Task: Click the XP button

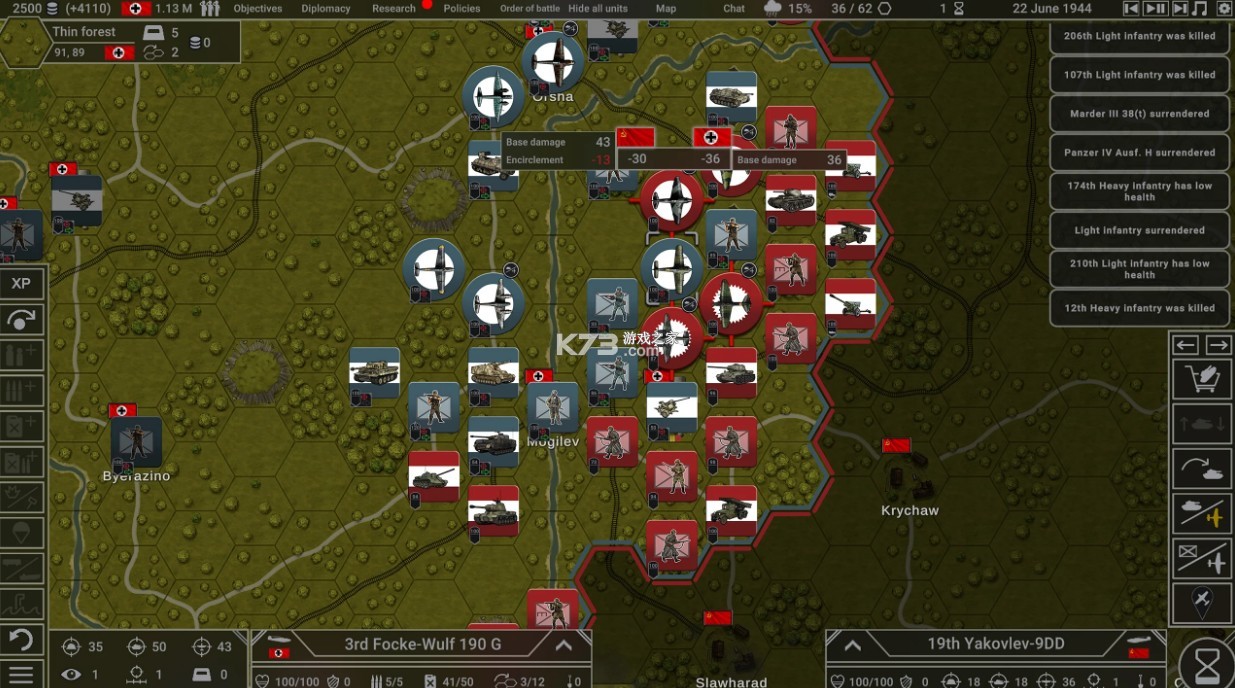Action: 21,284
